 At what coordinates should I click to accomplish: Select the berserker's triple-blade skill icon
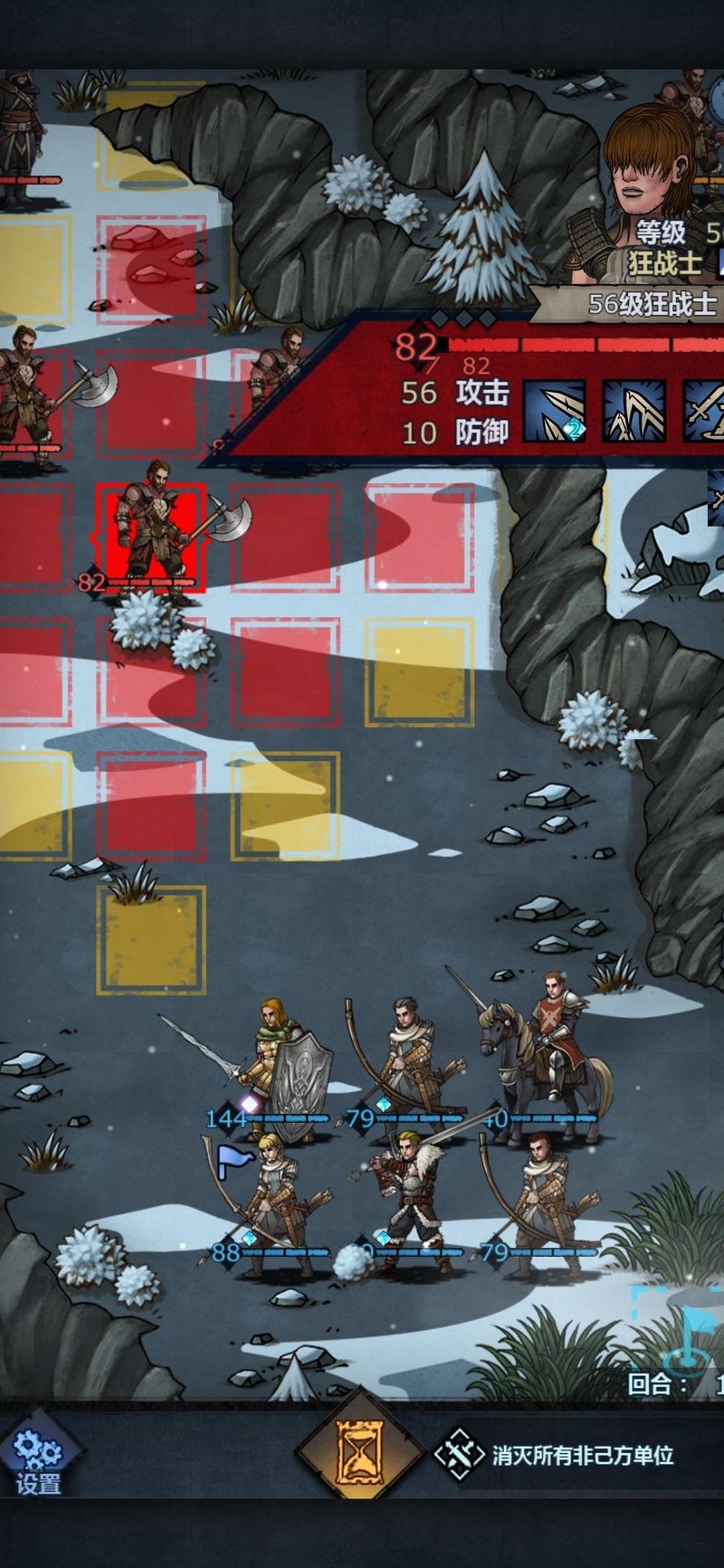[x=554, y=412]
